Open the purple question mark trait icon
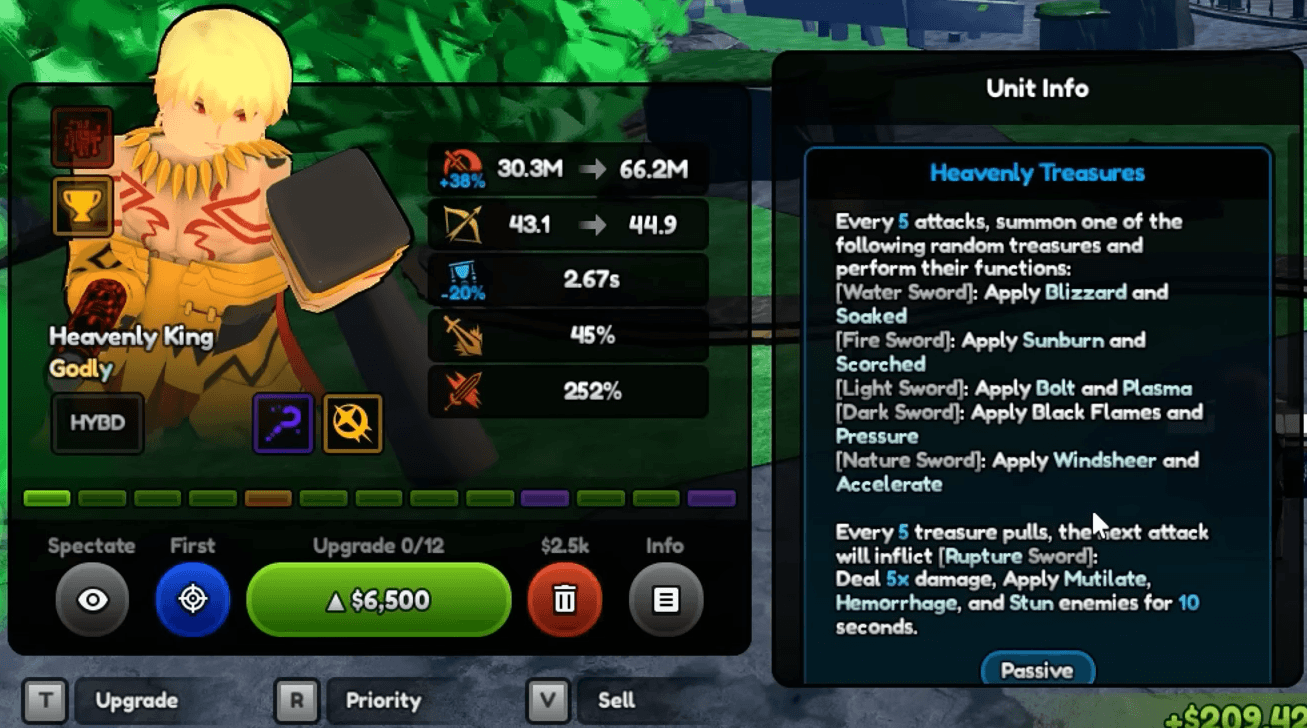 tap(282, 423)
